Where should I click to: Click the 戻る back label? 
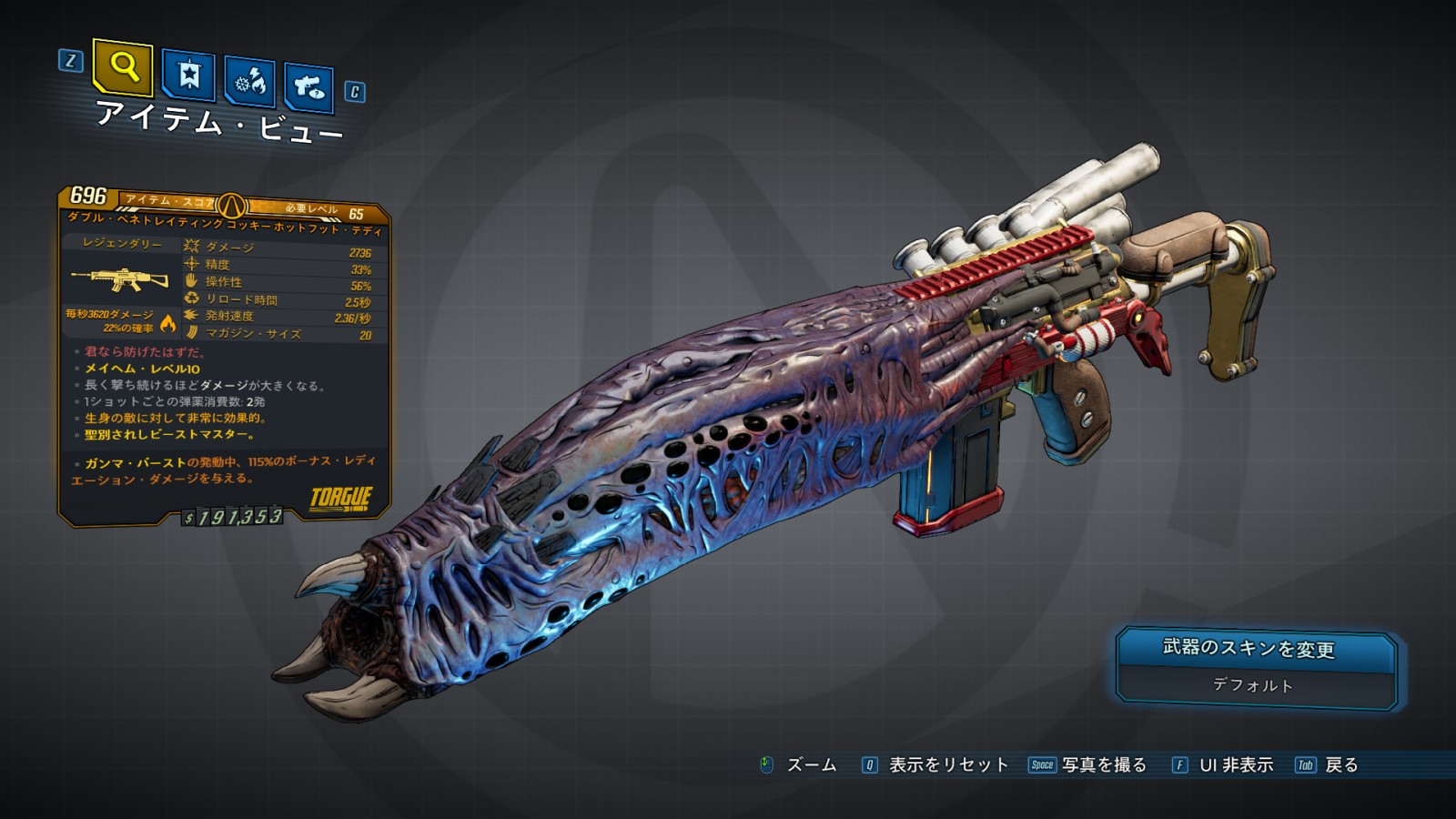pos(1341,765)
